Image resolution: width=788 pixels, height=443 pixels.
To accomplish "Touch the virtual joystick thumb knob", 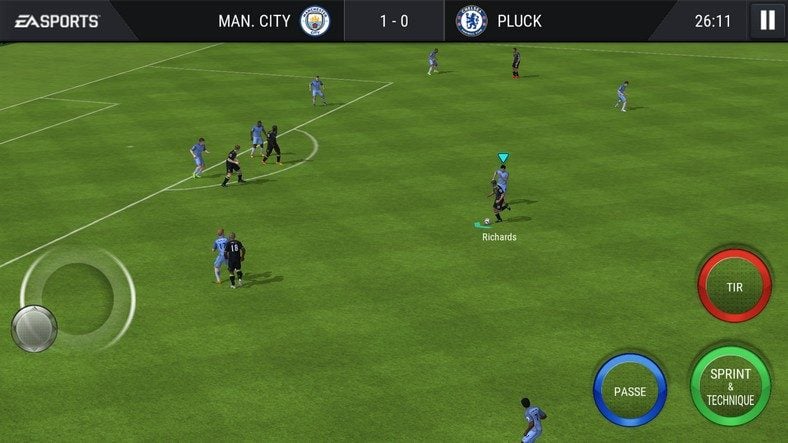I will point(34,329).
